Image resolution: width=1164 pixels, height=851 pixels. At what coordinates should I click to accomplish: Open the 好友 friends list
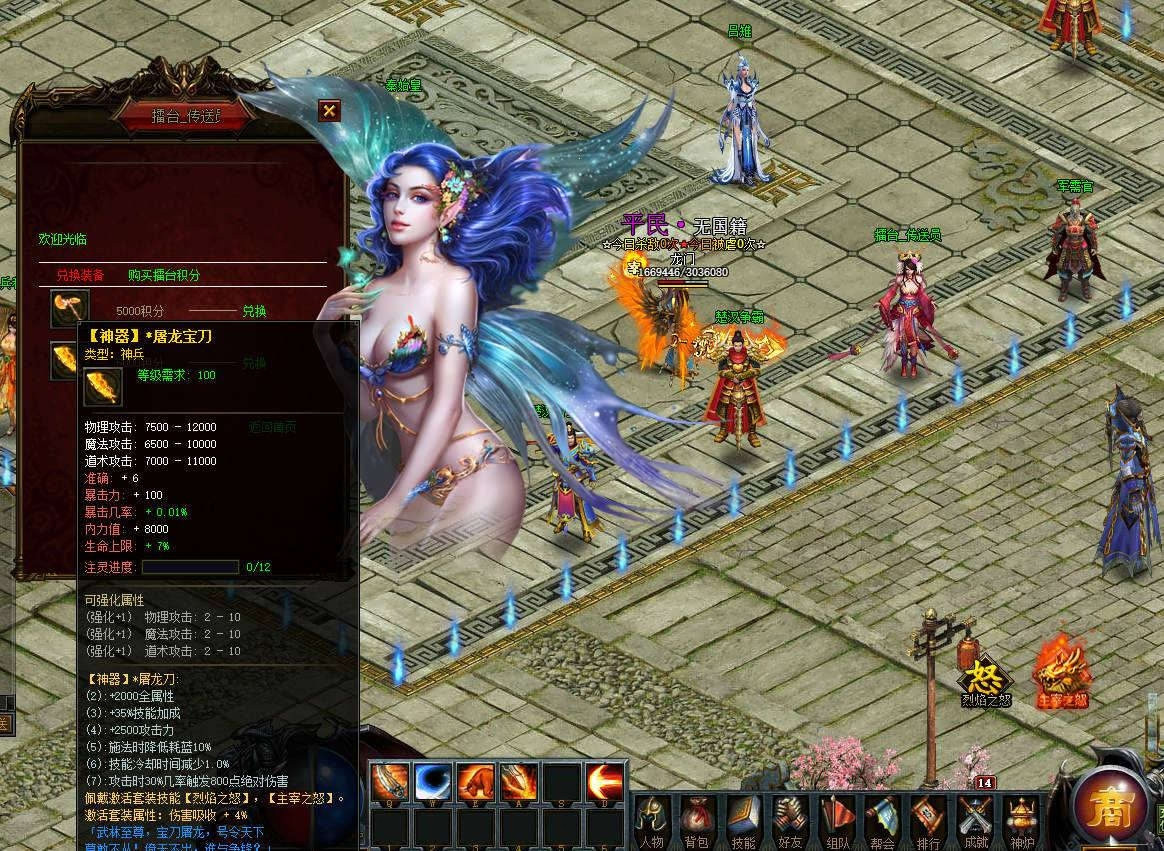(789, 821)
